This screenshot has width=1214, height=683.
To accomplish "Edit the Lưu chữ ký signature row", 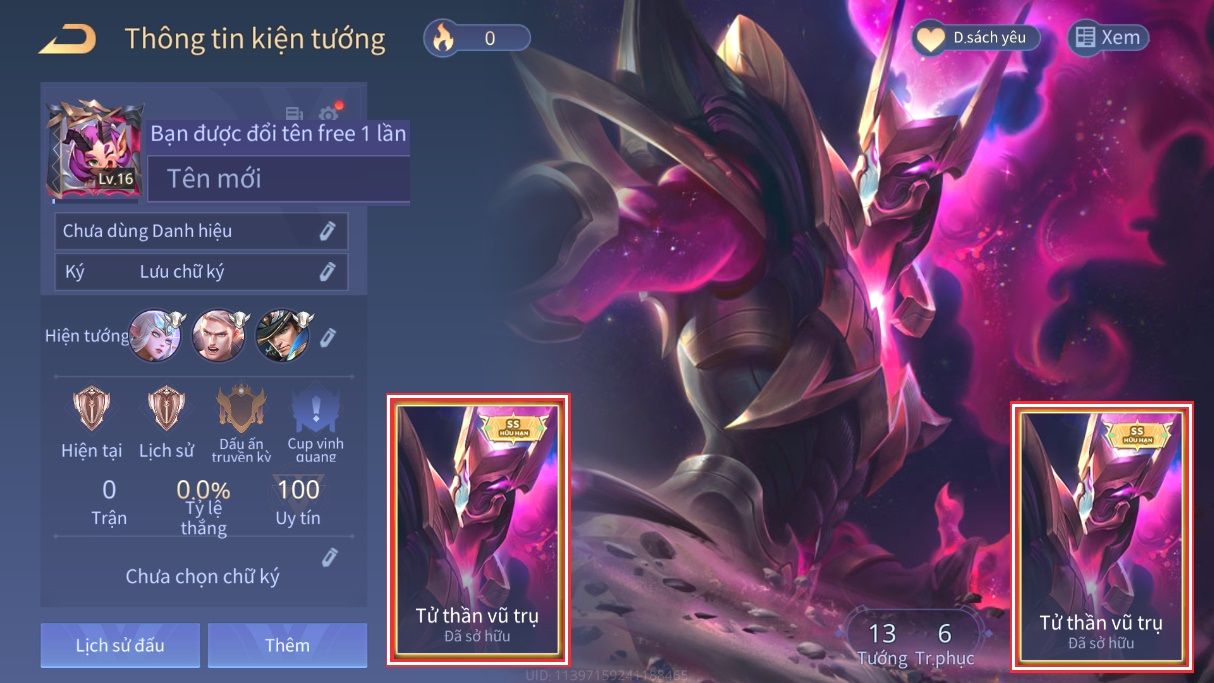I will [327, 271].
